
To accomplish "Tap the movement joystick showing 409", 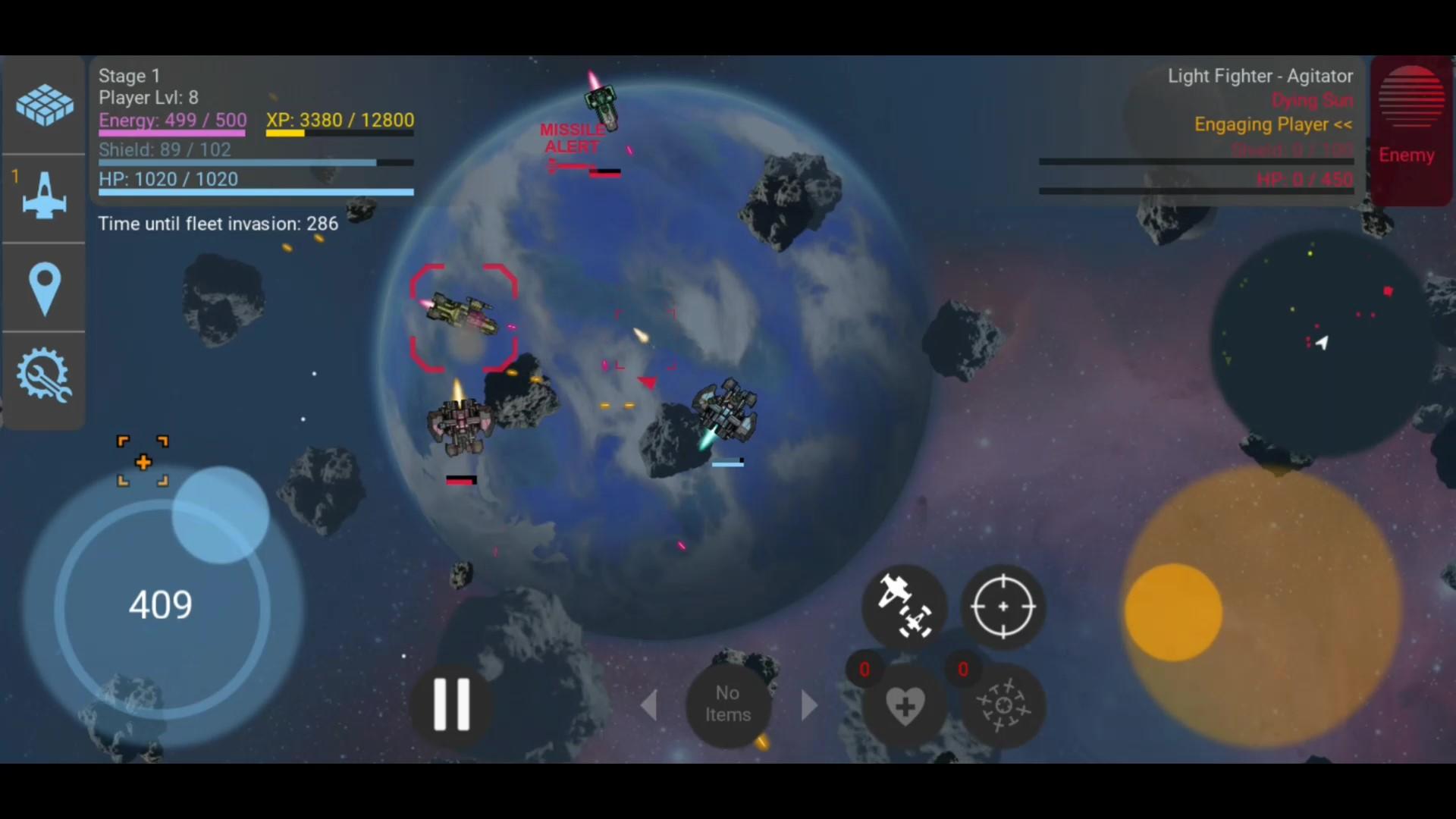I will pos(161,604).
